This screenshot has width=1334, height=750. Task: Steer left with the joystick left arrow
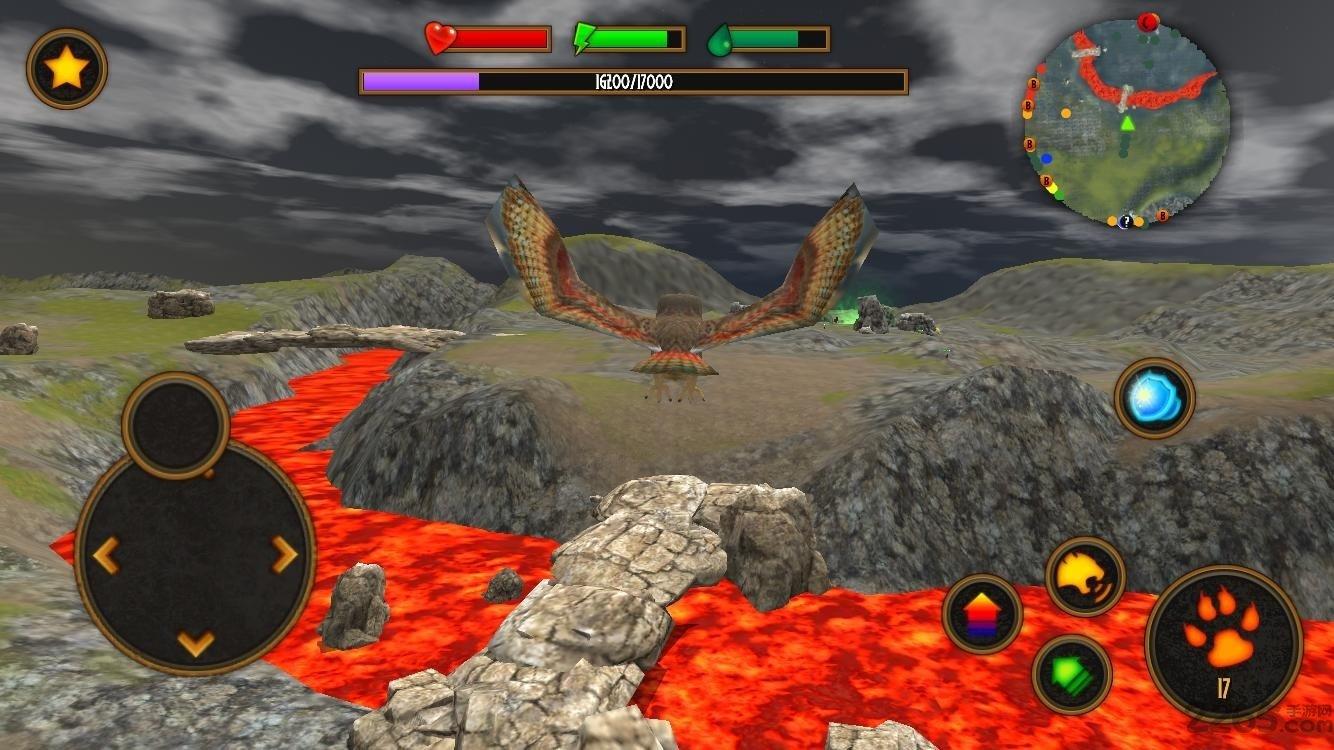click(106, 553)
